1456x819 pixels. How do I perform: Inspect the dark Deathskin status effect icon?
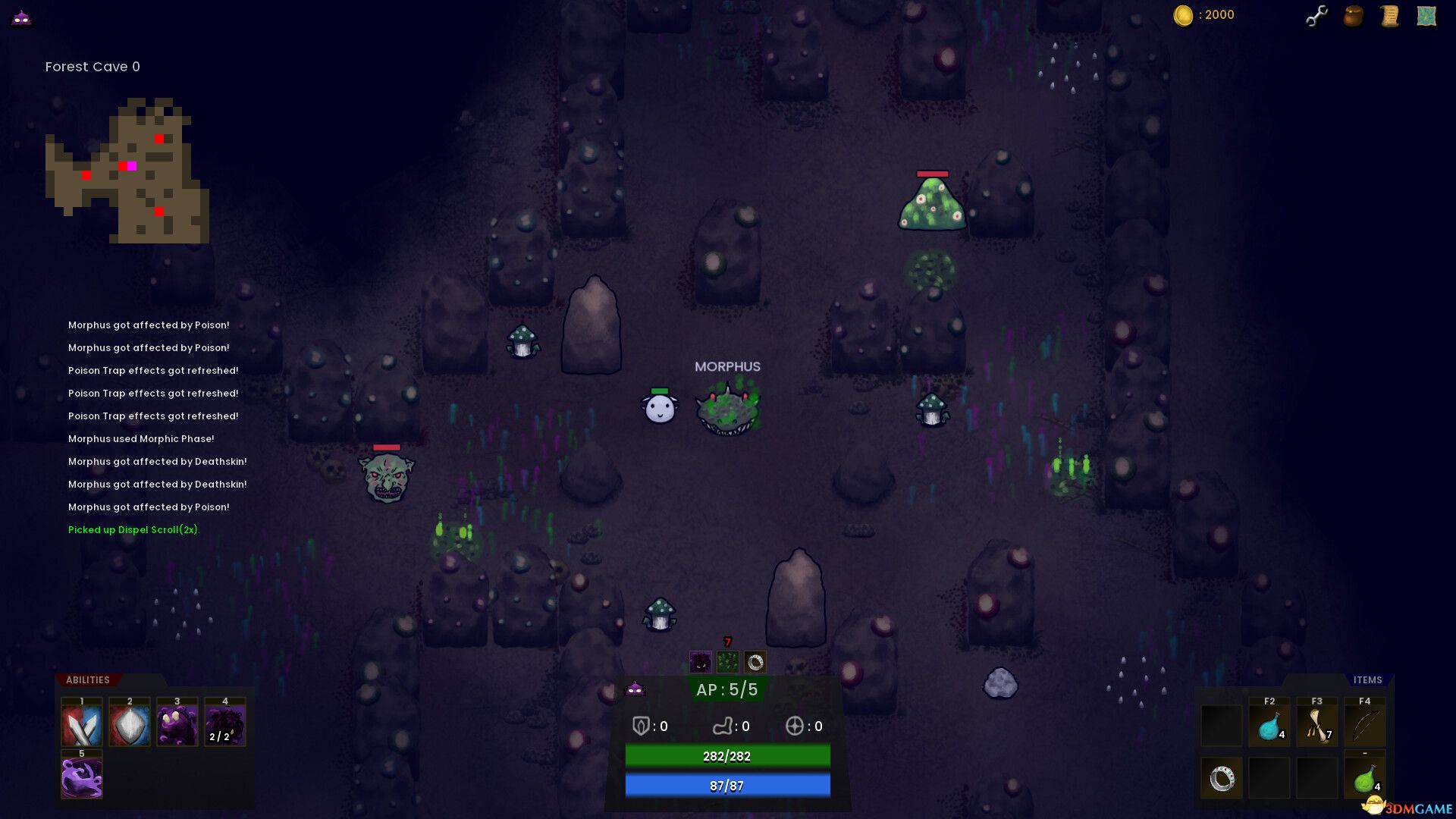coord(700,663)
